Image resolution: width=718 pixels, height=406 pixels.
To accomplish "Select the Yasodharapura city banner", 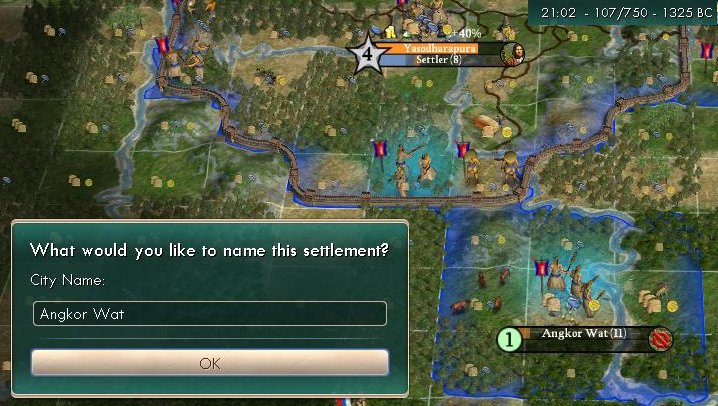I will coord(440,48).
